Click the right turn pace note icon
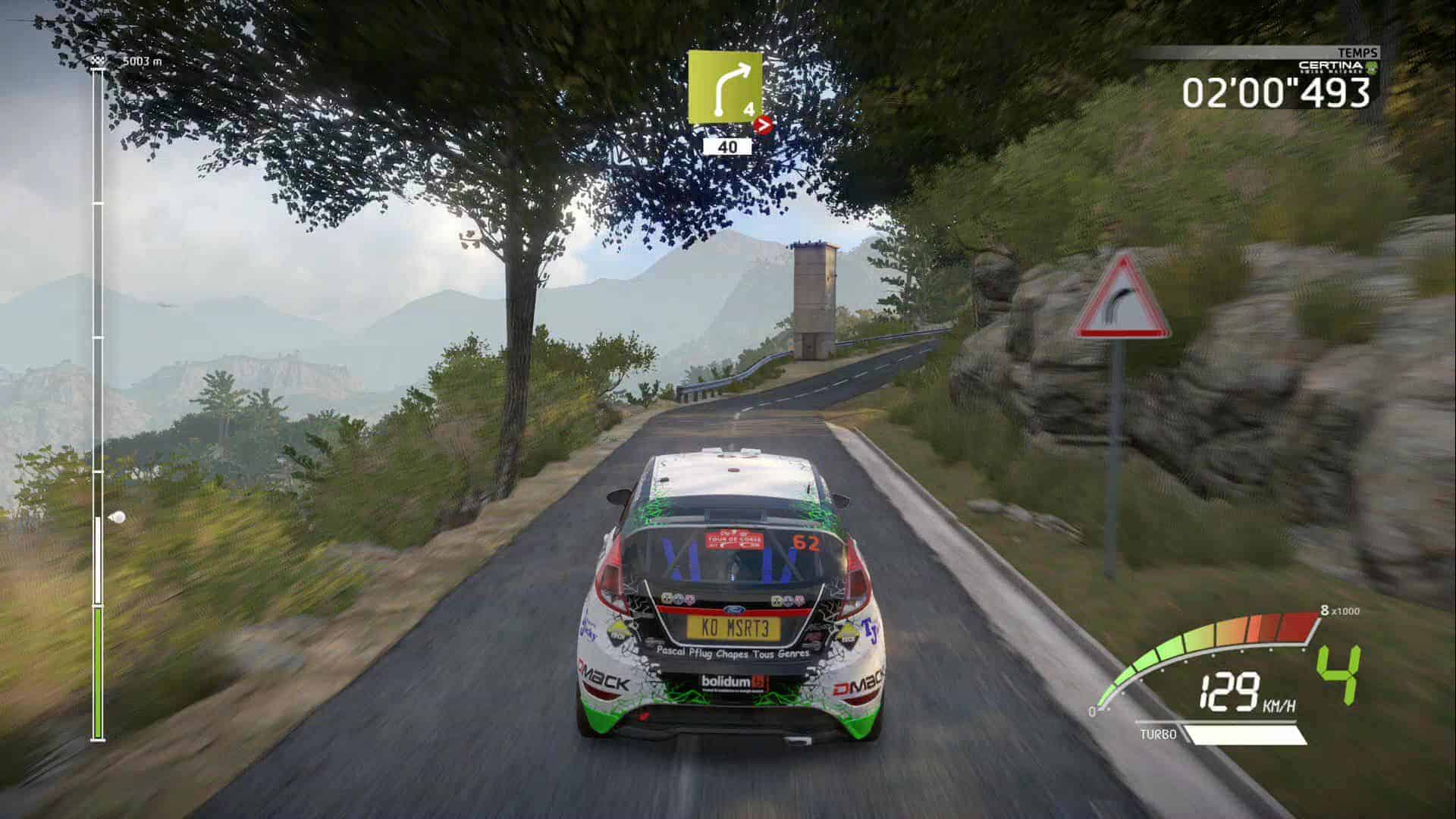Image resolution: width=1456 pixels, height=819 pixels. (x=725, y=88)
